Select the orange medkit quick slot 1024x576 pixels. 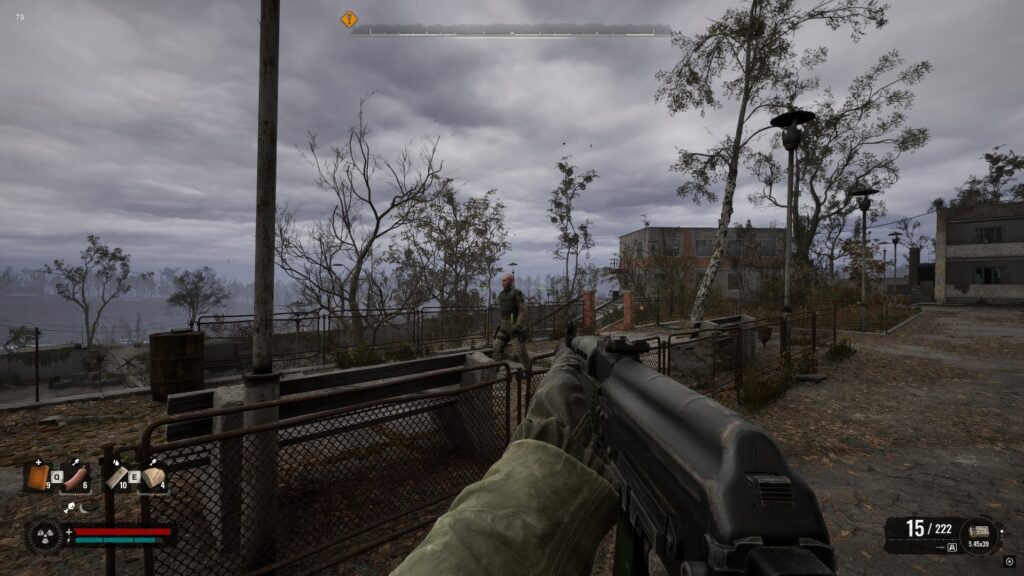(x=38, y=478)
